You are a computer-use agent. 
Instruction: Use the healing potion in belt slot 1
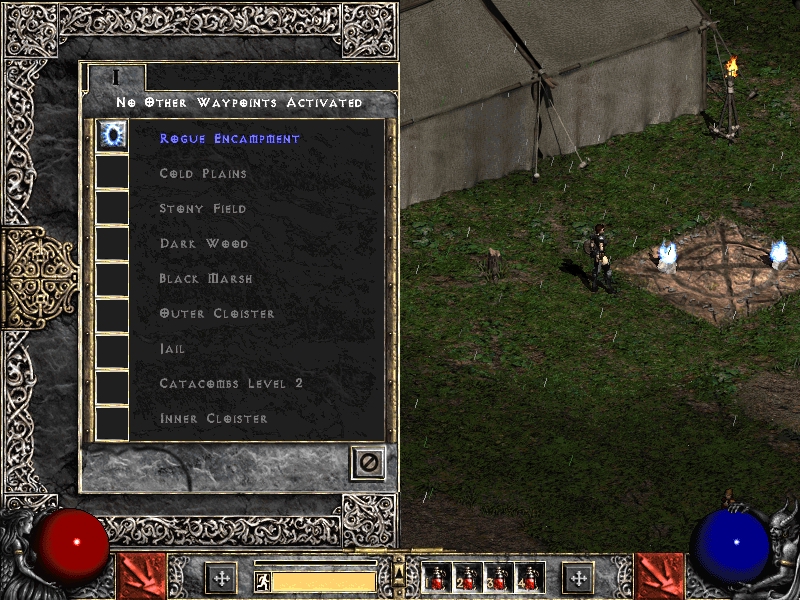pyautogui.click(x=437, y=578)
